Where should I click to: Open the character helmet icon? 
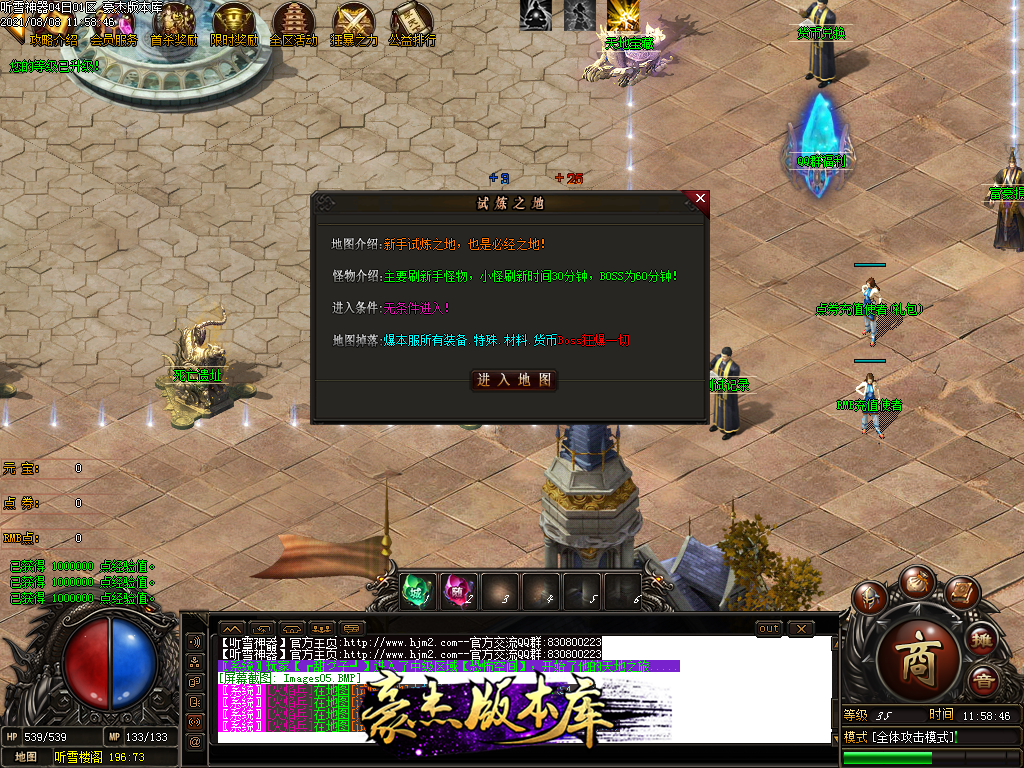point(869,598)
